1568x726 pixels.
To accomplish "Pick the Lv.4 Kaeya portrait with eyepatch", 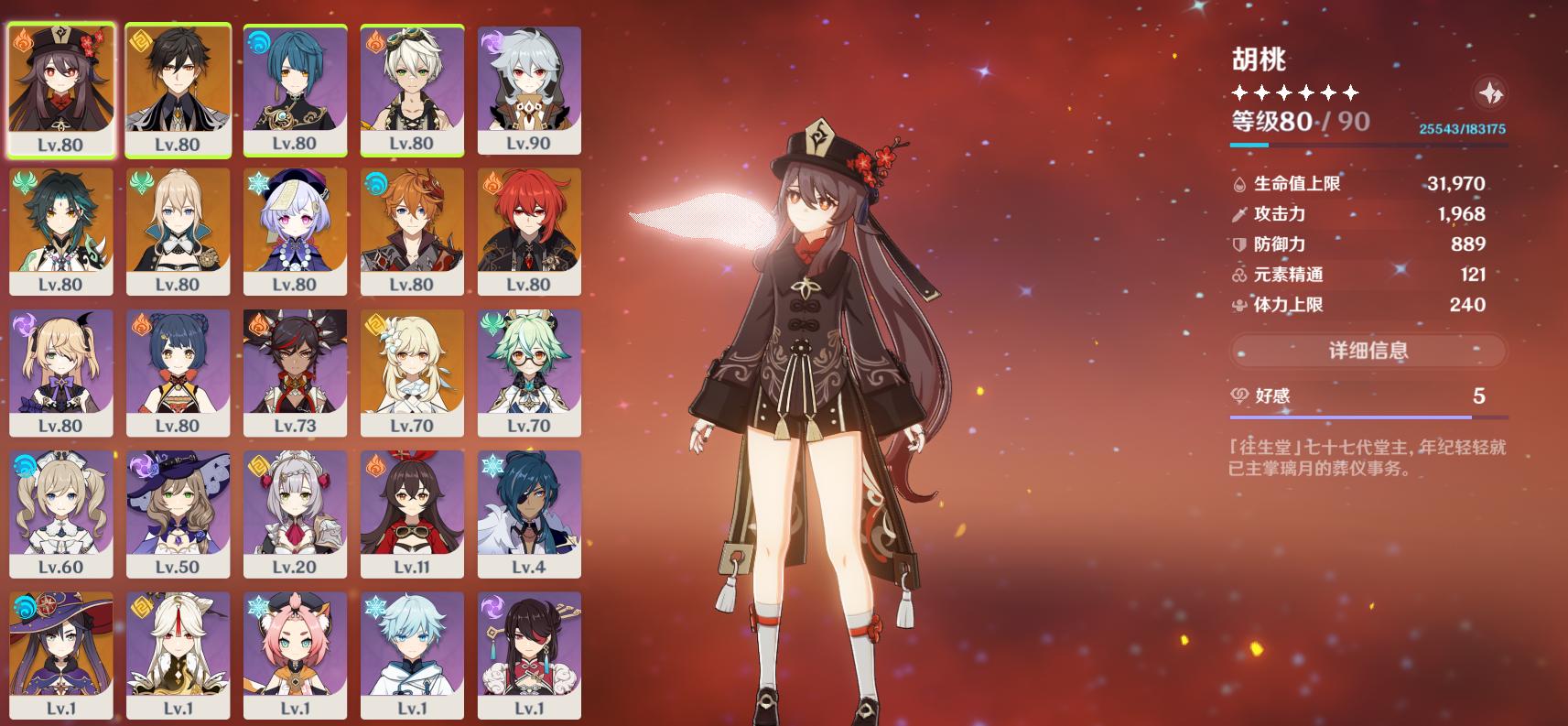I will pos(529,513).
